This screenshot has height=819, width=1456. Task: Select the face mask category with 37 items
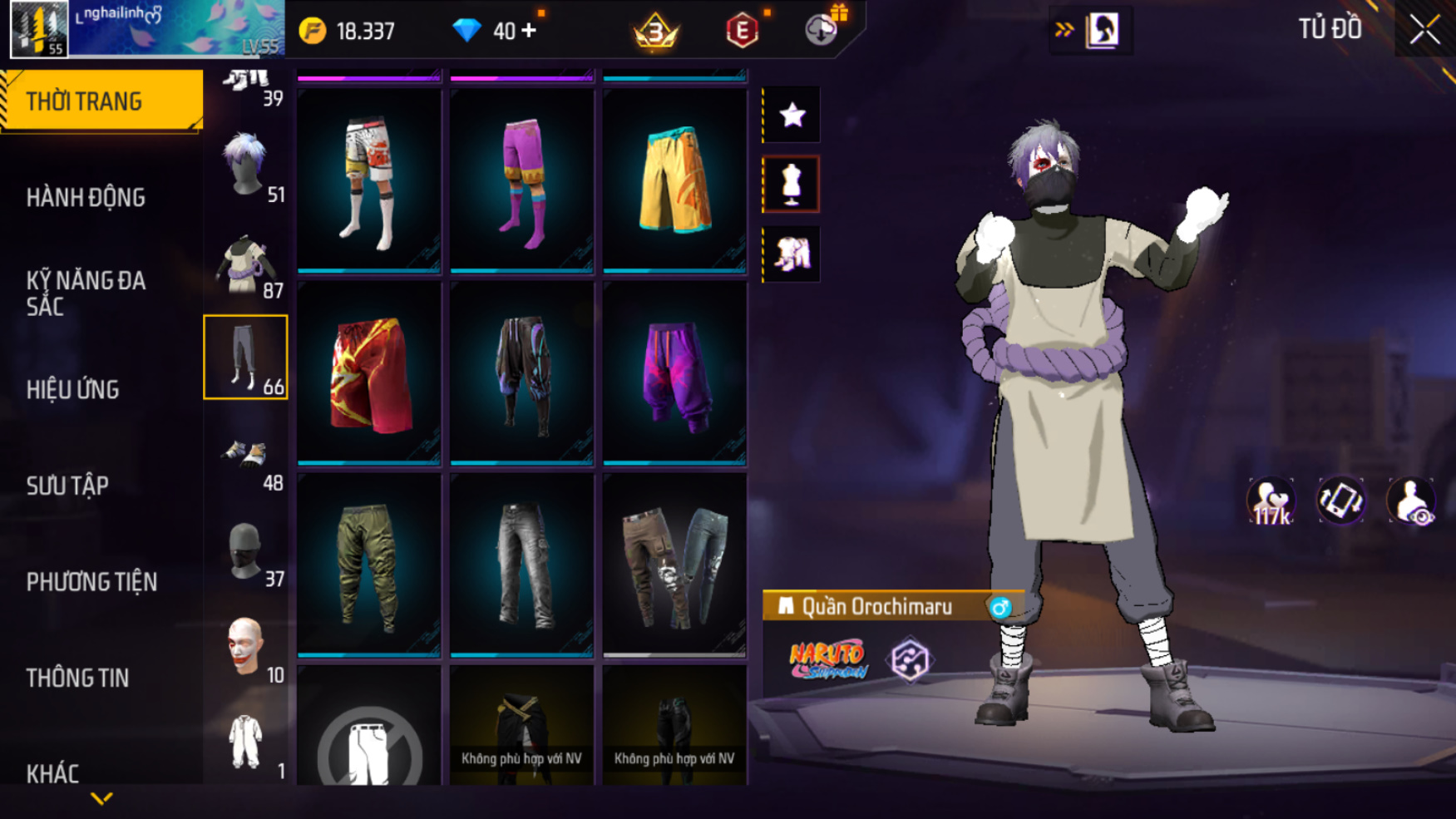pos(246,552)
